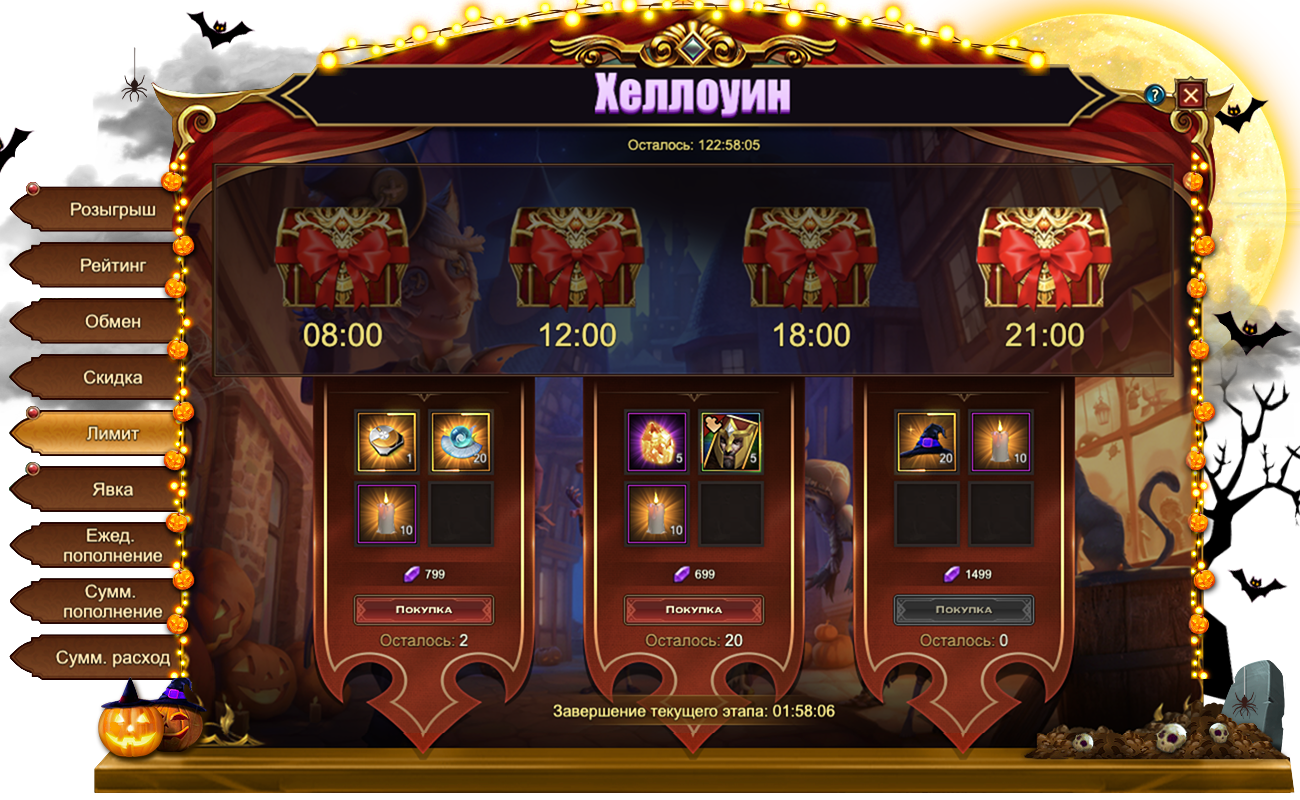Select the 18:00 gift chest
1300x800 pixels.
[810, 258]
